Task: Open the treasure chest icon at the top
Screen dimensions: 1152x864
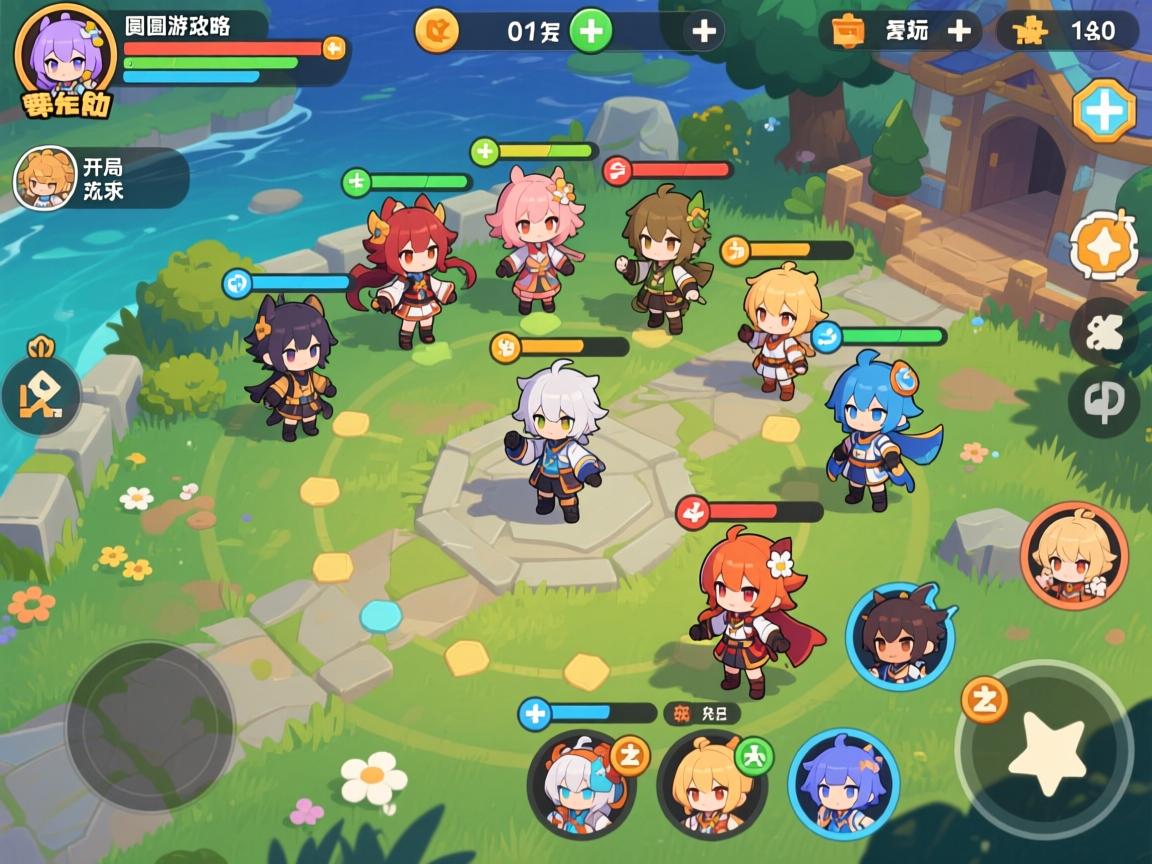Action: tap(848, 31)
